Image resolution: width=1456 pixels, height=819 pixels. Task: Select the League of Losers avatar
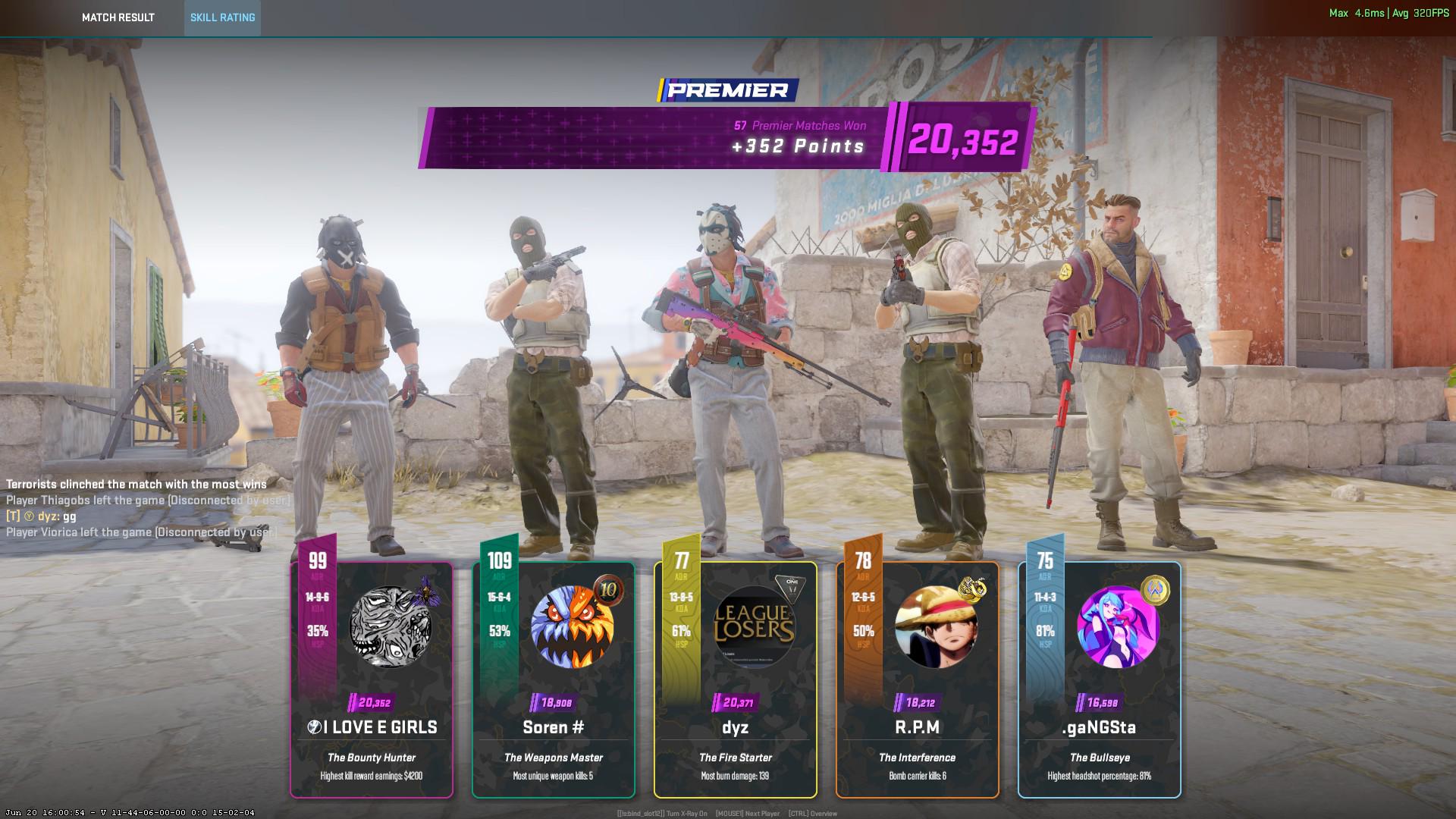(x=755, y=627)
